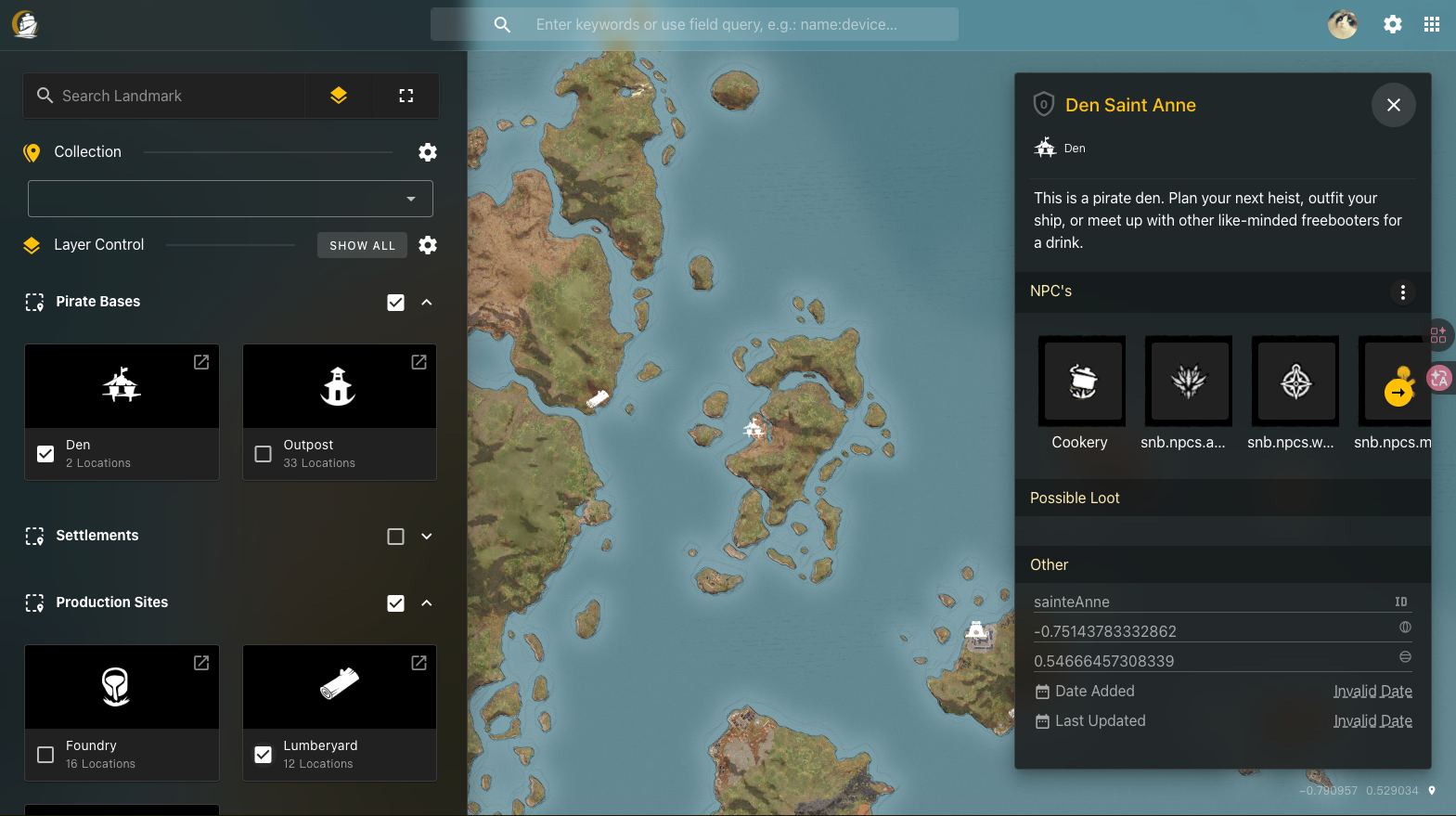The width and height of the screenshot is (1456, 816).
Task: Open the NPC's three-dot menu
Action: (x=1403, y=291)
